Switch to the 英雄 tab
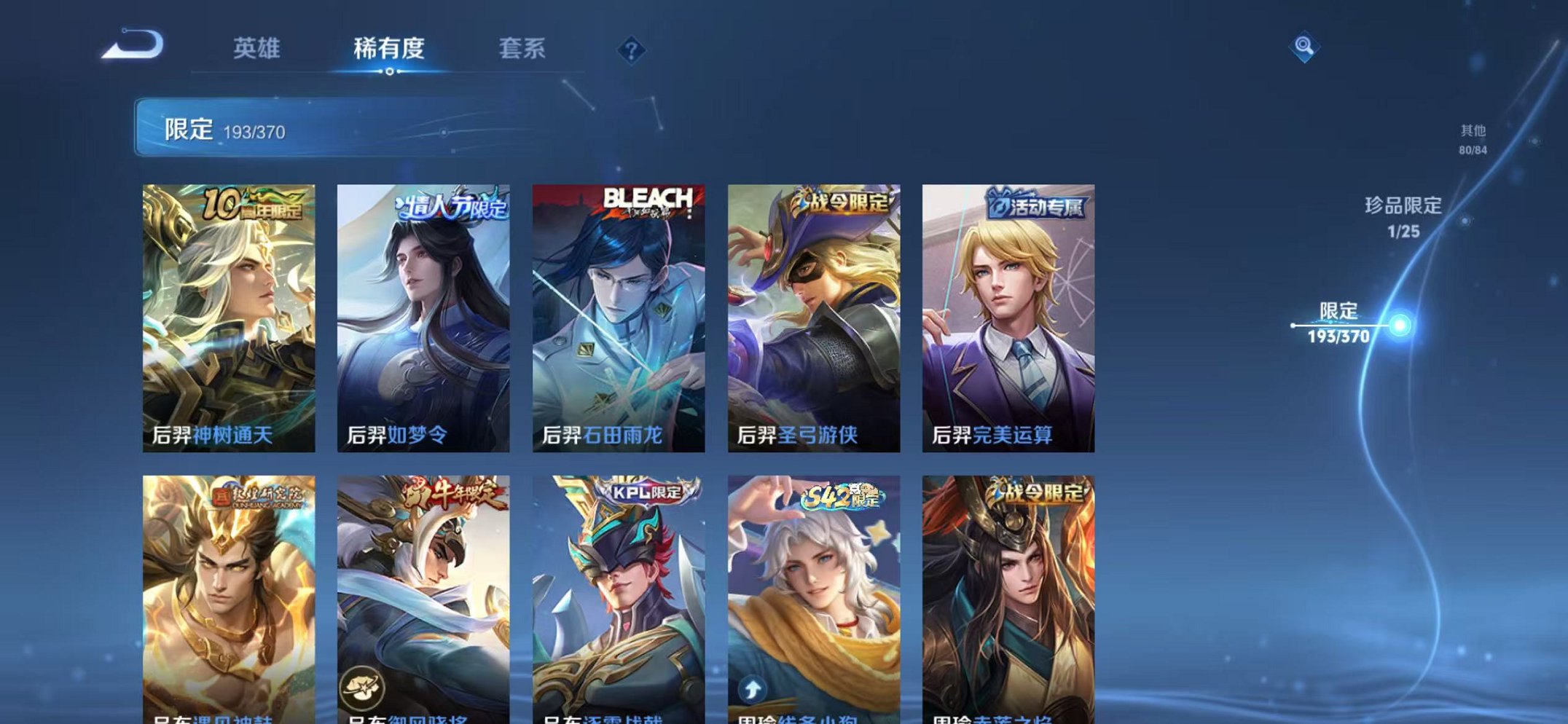 [257, 47]
